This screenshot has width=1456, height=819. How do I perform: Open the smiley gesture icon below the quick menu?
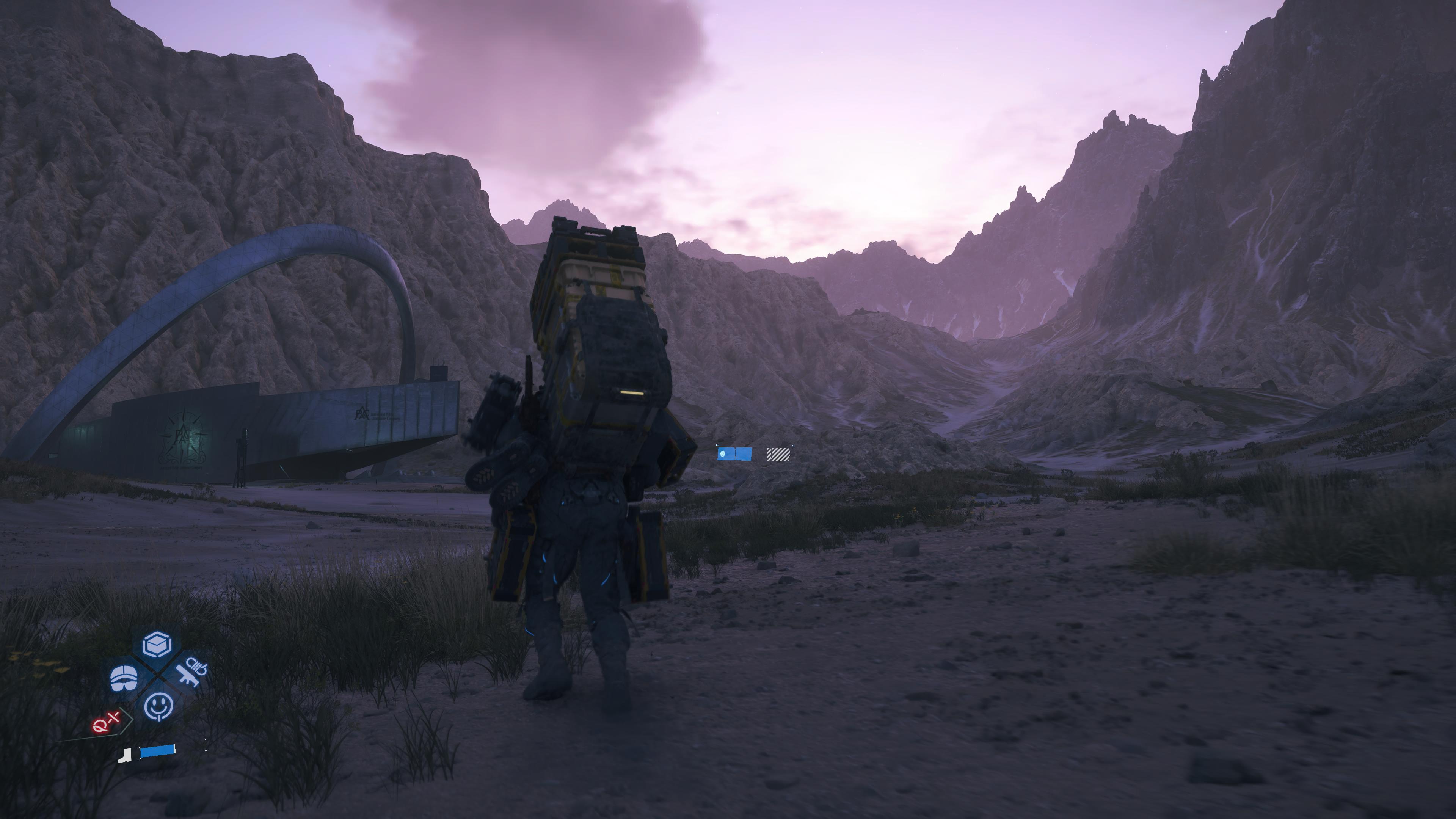click(x=159, y=706)
